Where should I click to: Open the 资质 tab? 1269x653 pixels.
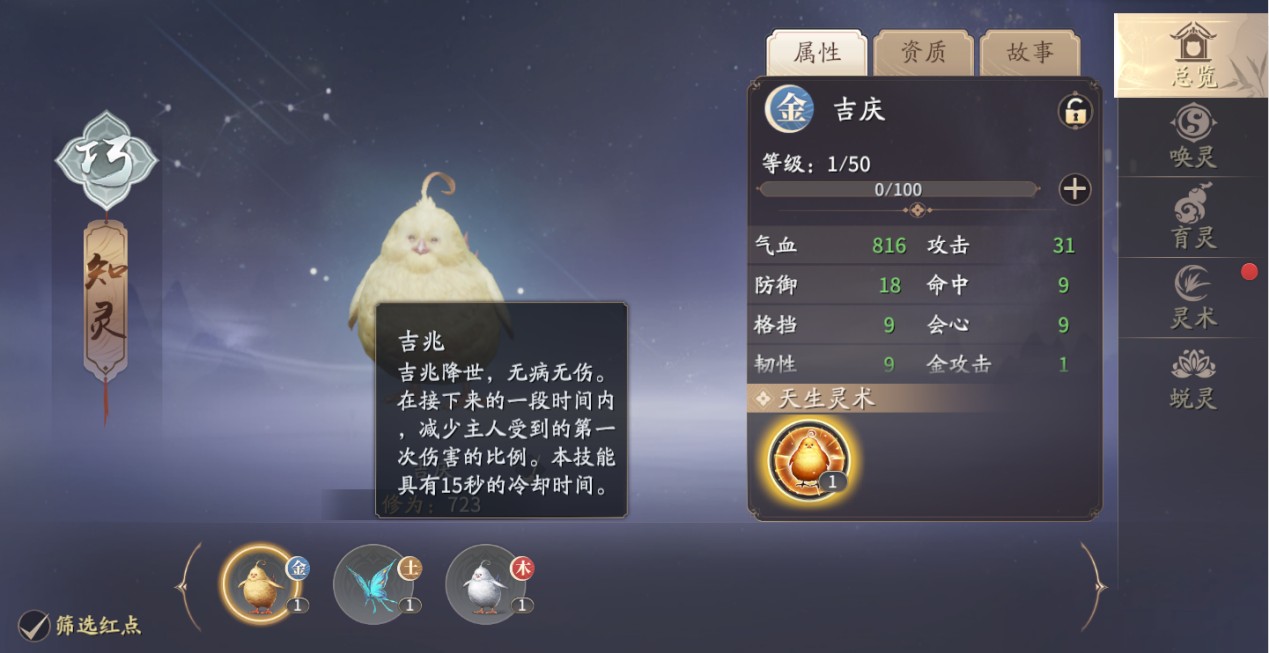[922, 53]
